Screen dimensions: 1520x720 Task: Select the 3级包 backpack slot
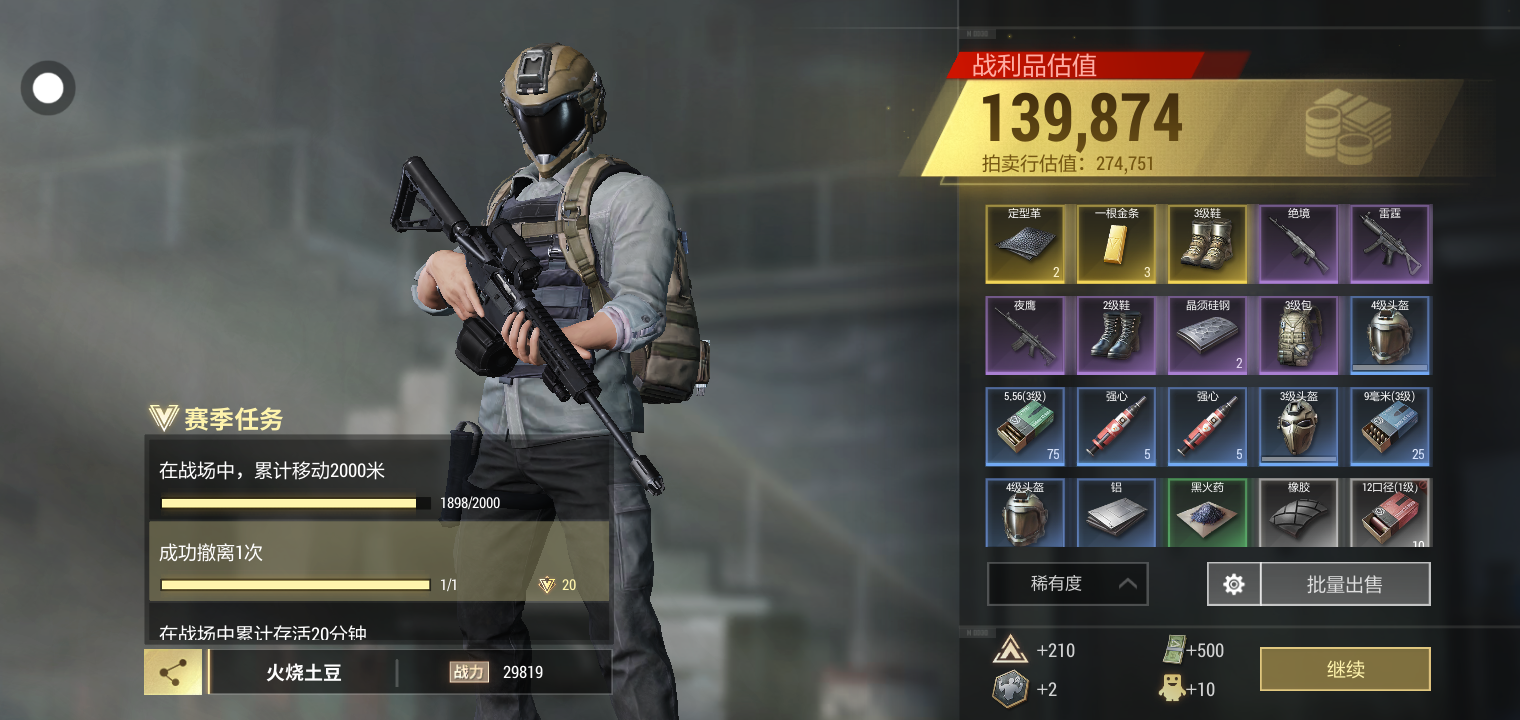[1299, 336]
